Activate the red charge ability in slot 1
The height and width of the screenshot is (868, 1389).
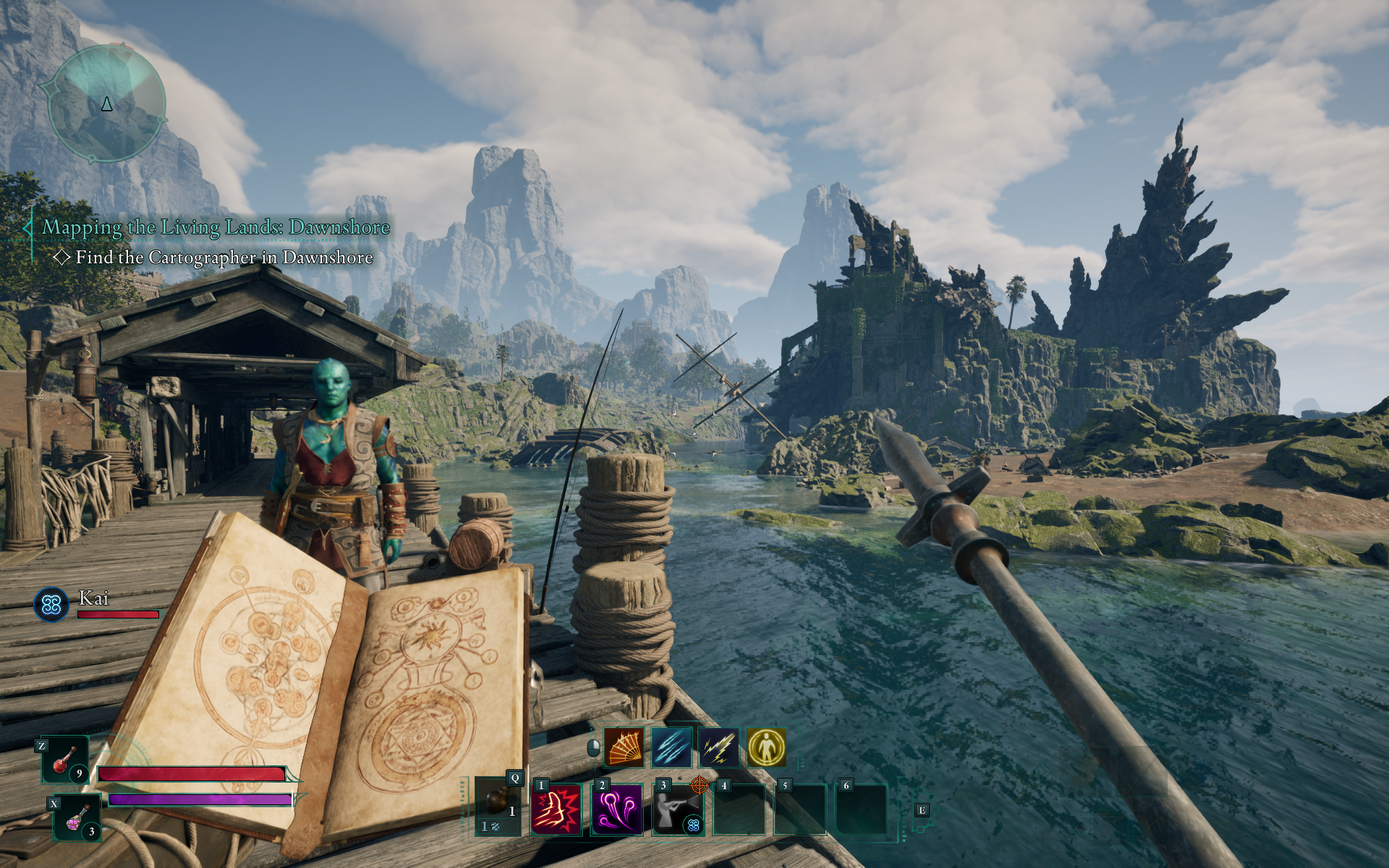[556, 809]
